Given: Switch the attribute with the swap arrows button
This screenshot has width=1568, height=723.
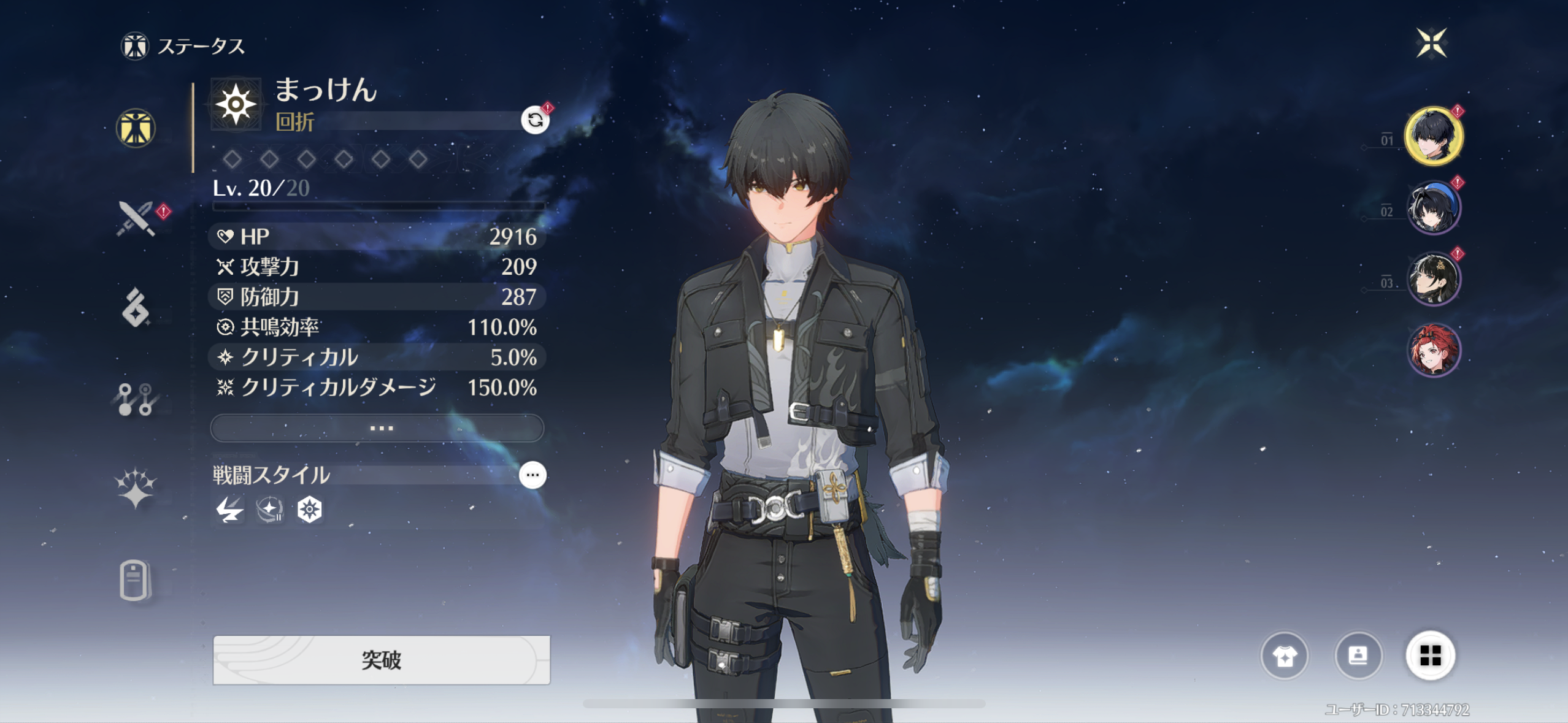Looking at the screenshot, I should [535, 120].
